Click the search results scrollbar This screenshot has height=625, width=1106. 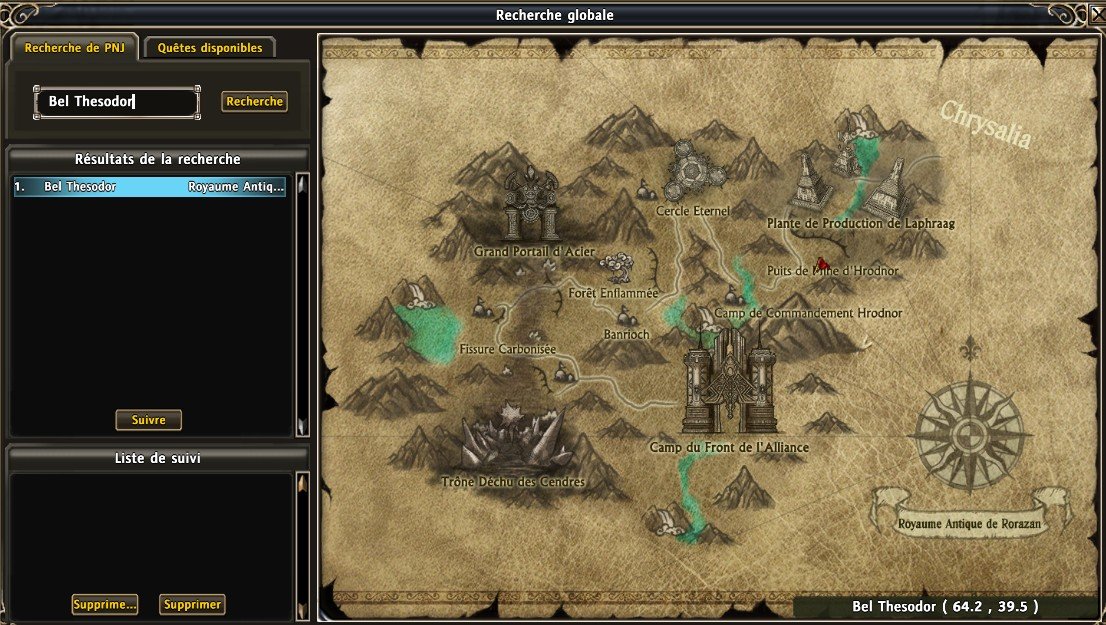(x=302, y=305)
